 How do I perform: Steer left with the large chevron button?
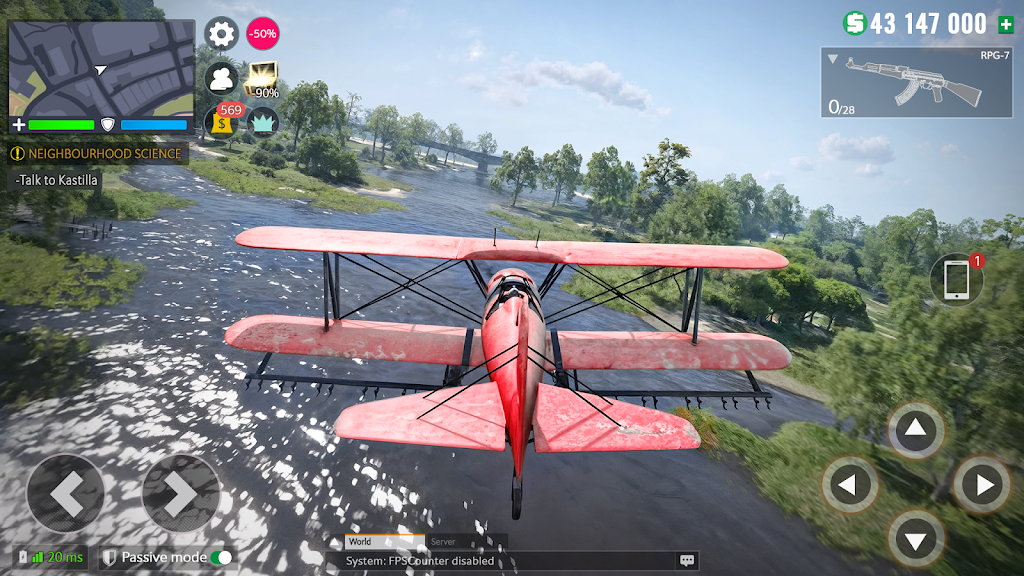pos(65,493)
